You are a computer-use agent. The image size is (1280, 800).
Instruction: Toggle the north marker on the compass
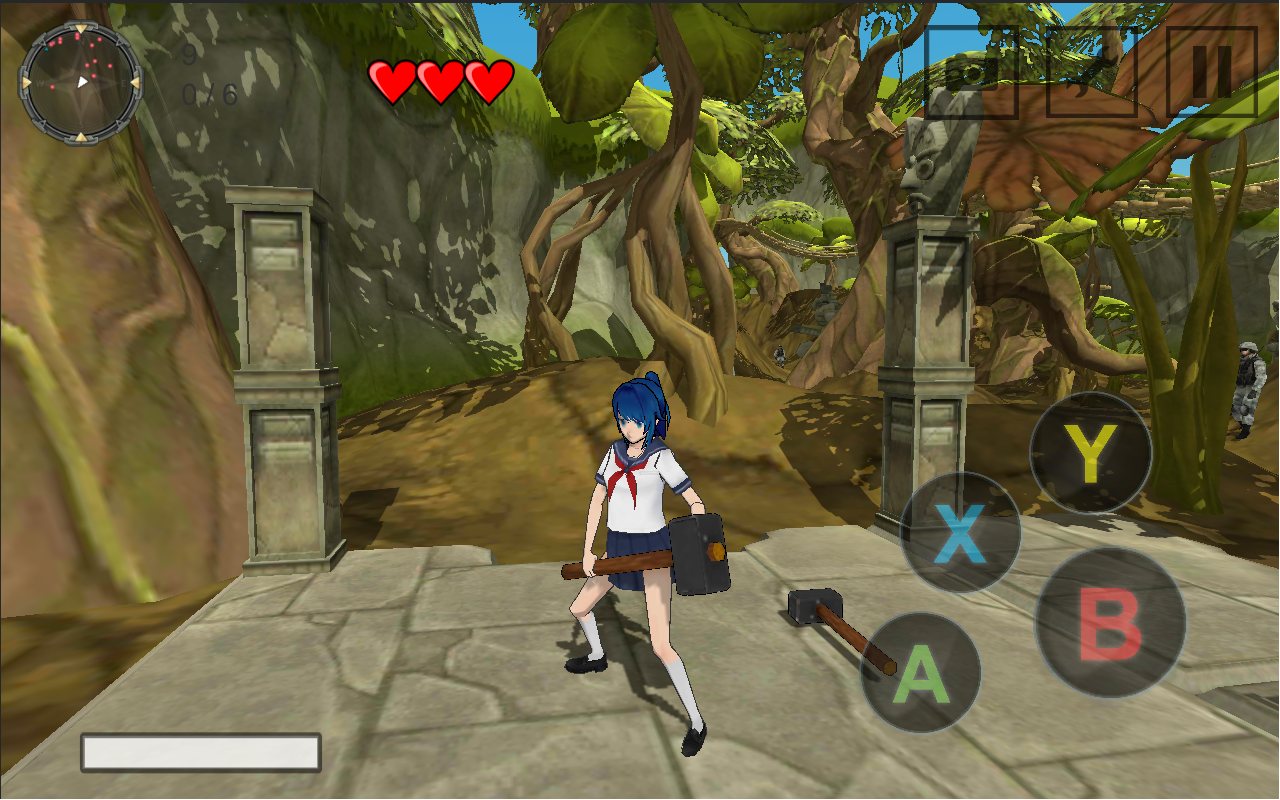pyautogui.click(x=82, y=27)
